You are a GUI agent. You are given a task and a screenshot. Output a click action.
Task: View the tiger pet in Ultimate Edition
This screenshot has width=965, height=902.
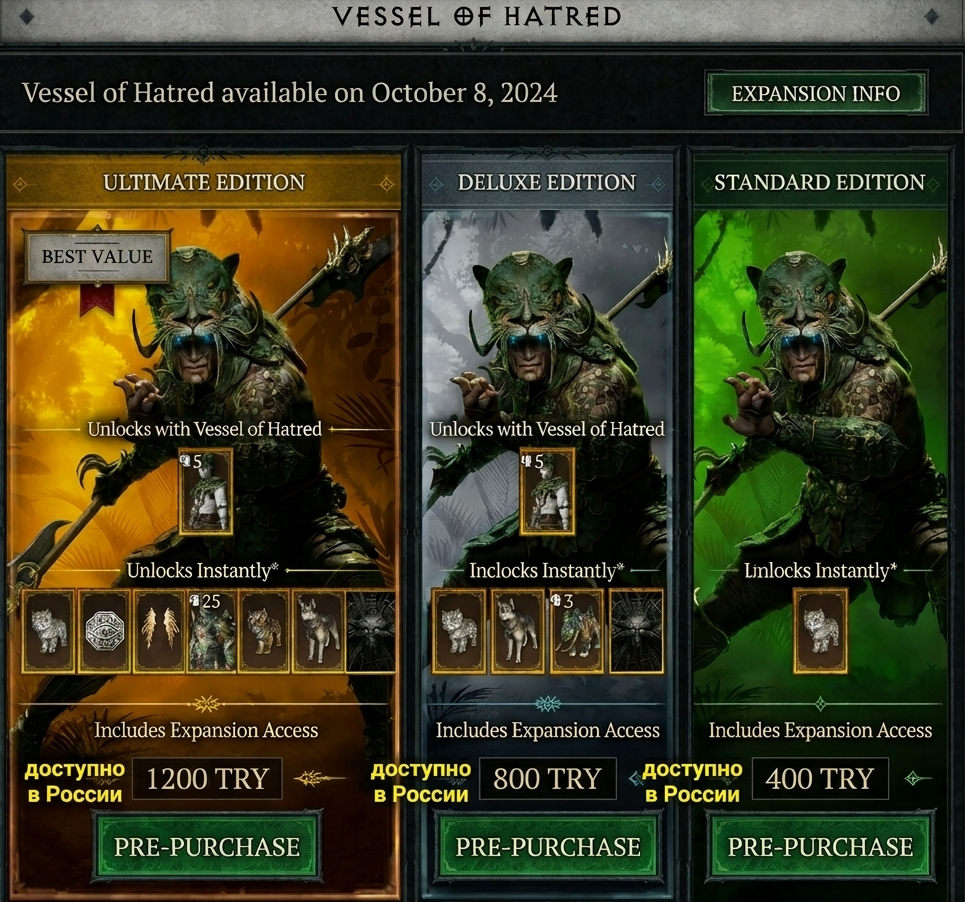point(265,630)
